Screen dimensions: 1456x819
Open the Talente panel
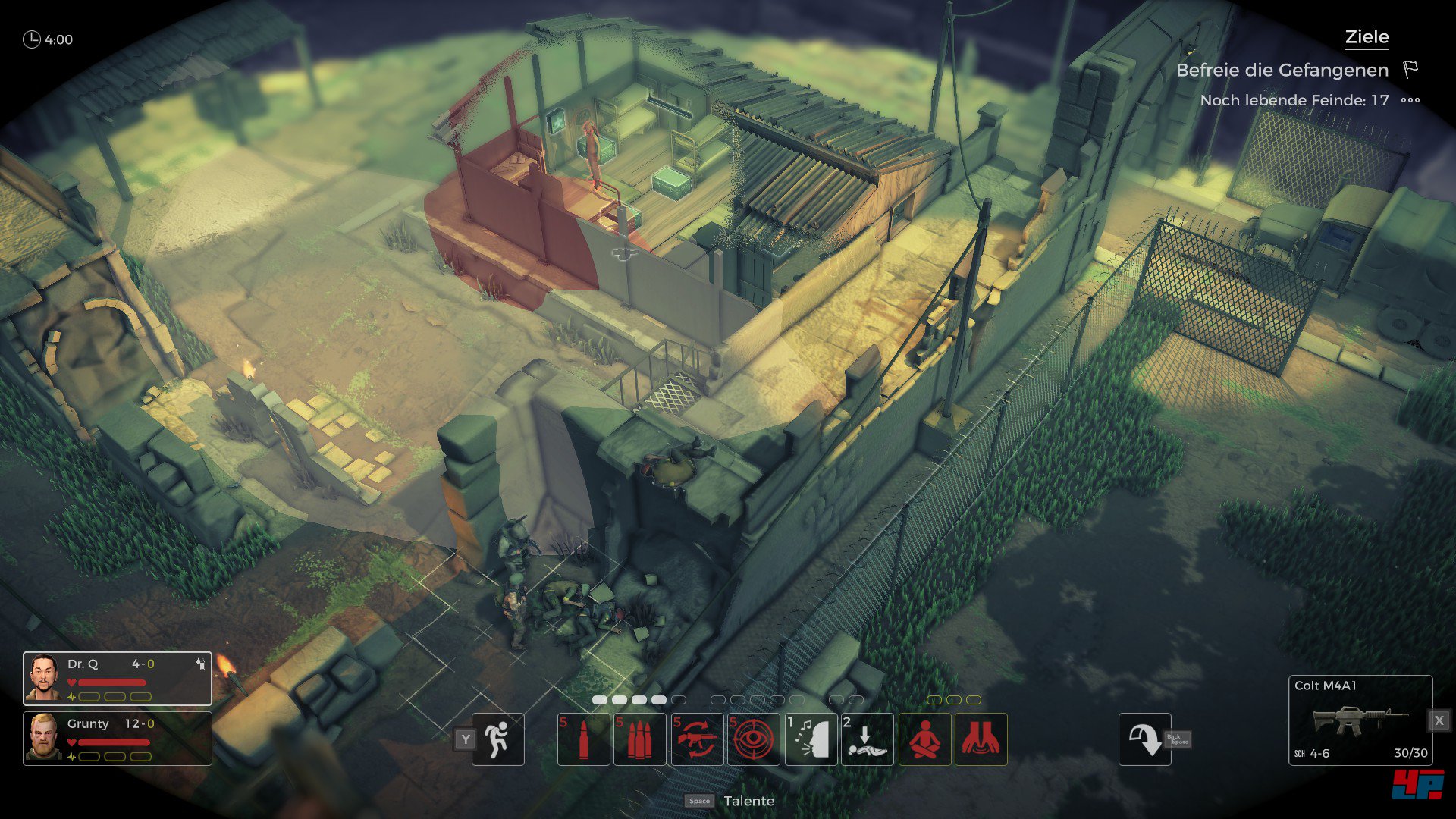click(x=748, y=801)
